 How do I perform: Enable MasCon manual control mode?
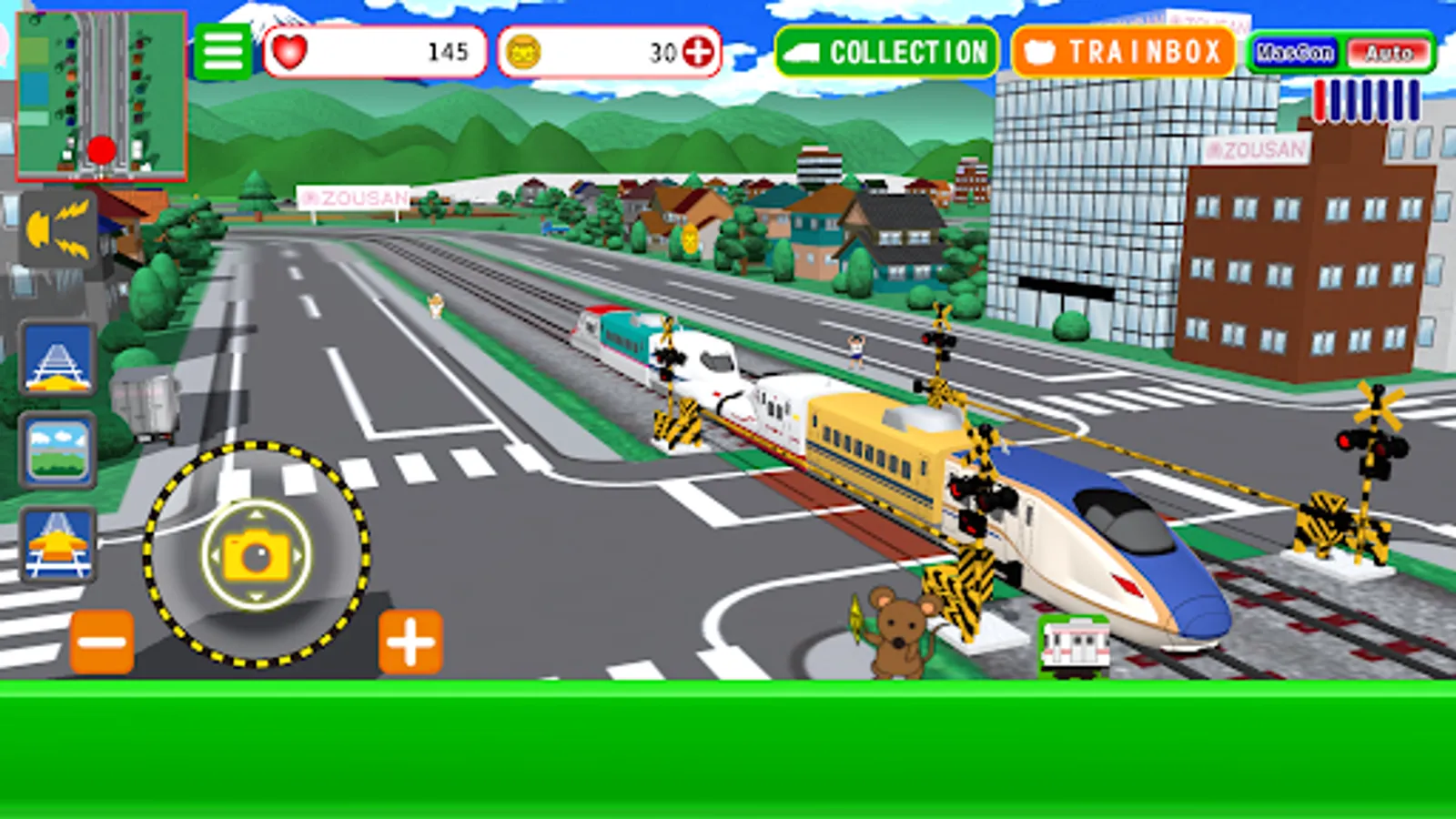tap(1292, 52)
